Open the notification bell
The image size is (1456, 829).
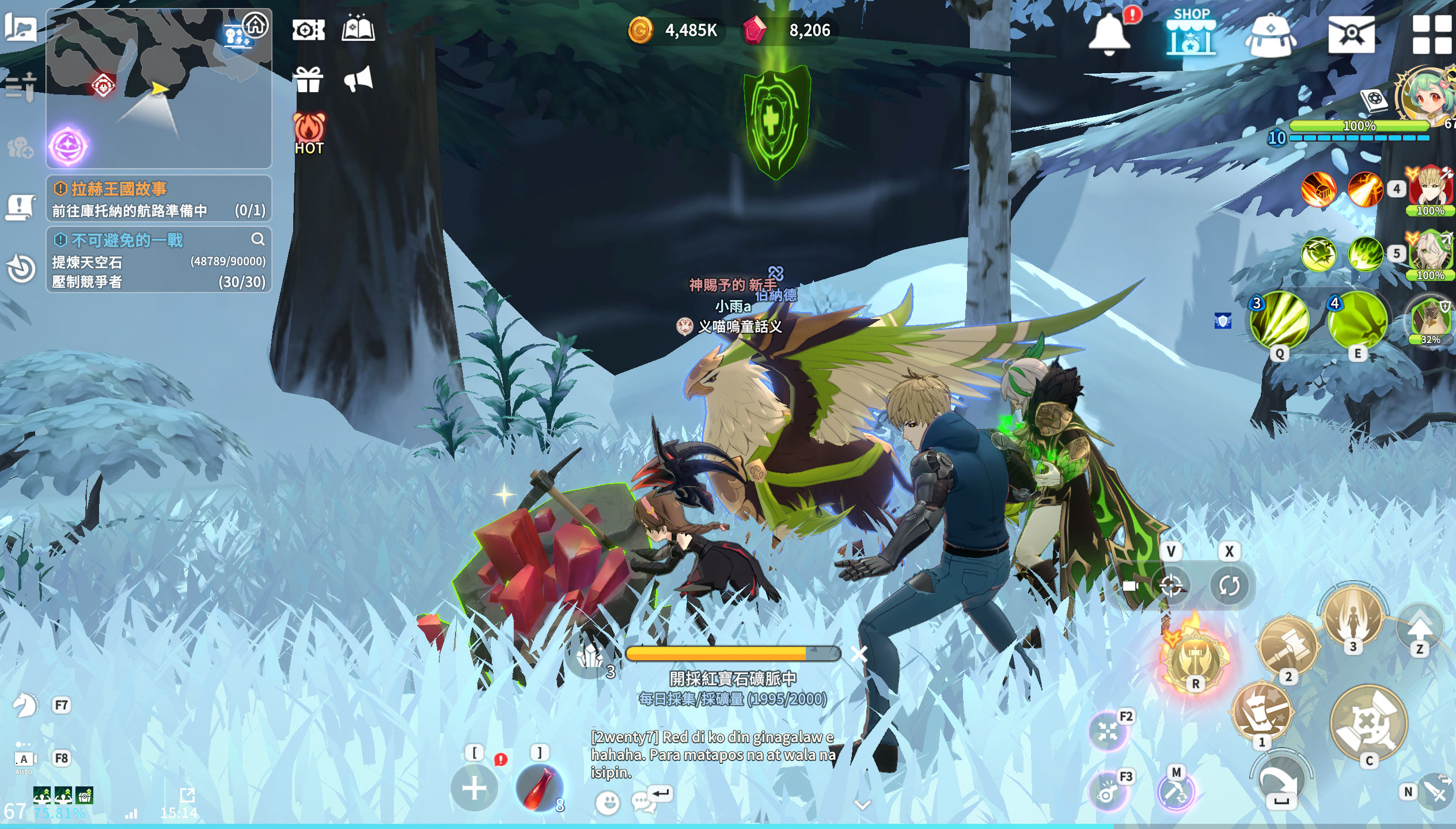pyautogui.click(x=1109, y=33)
